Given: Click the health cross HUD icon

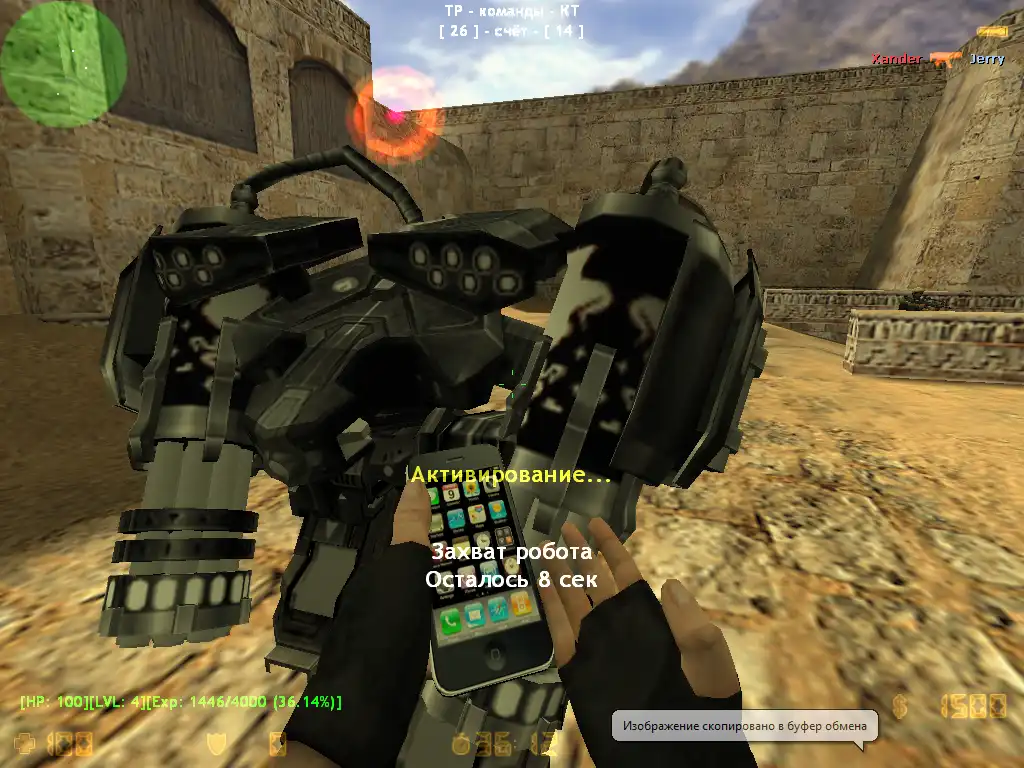Looking at the screenshot, I should (24, 744).
